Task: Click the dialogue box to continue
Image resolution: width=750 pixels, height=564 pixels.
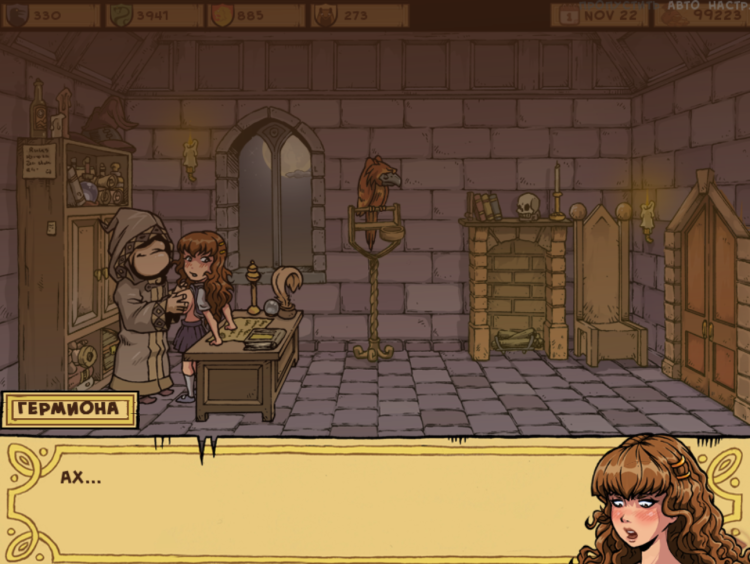Action: [300, 500]
